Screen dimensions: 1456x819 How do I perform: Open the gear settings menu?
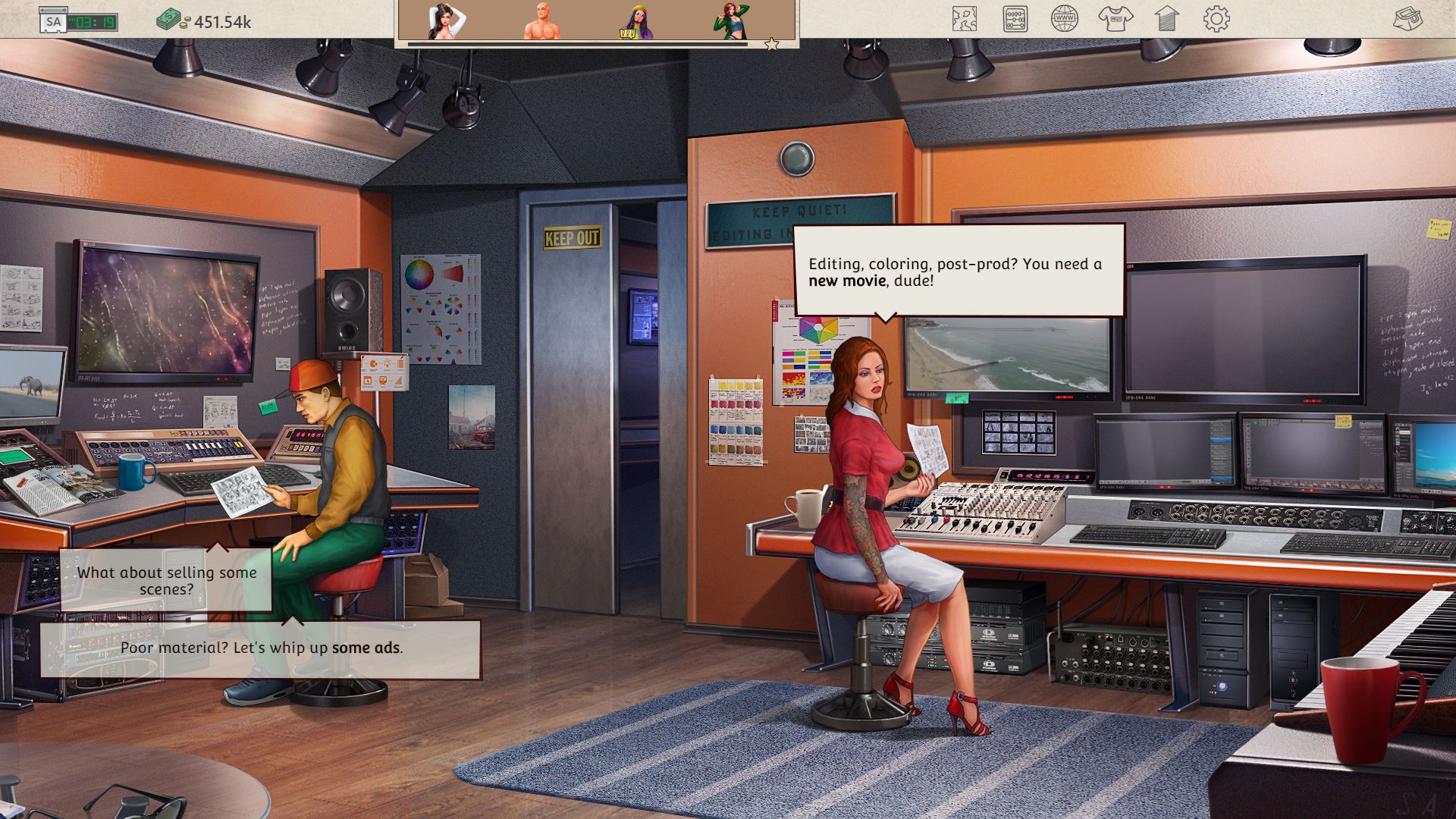[x=1216, y=19]
